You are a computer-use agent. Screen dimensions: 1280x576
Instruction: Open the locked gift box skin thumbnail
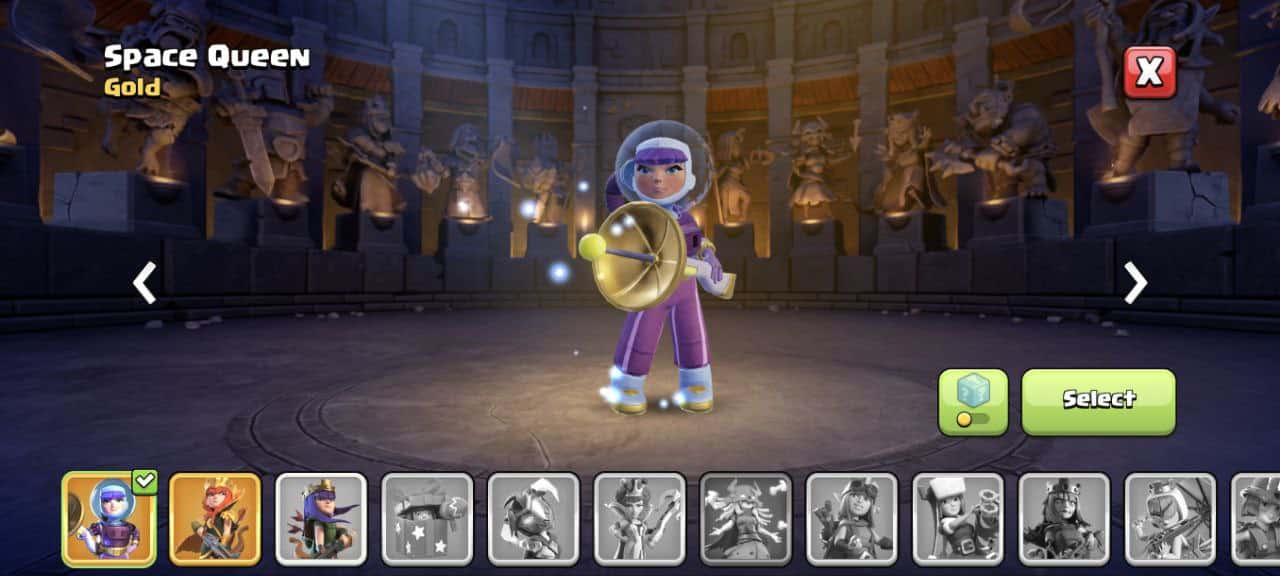pos(427,519)
